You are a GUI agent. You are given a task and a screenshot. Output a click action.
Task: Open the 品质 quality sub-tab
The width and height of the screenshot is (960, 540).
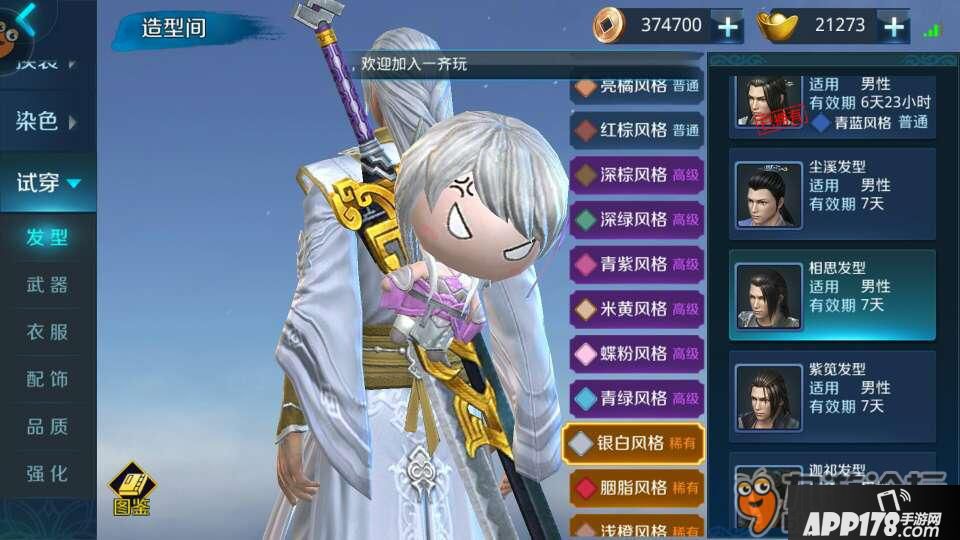point(47,426)
